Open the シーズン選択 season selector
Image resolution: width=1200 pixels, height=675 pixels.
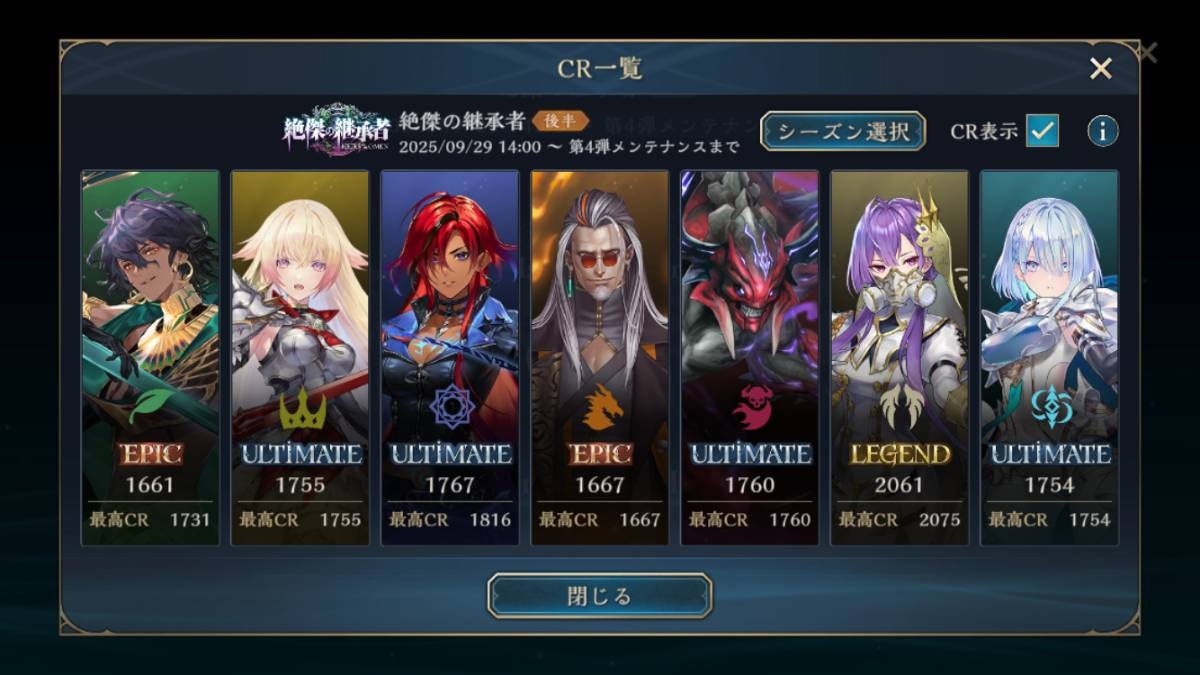click(842, 131)
